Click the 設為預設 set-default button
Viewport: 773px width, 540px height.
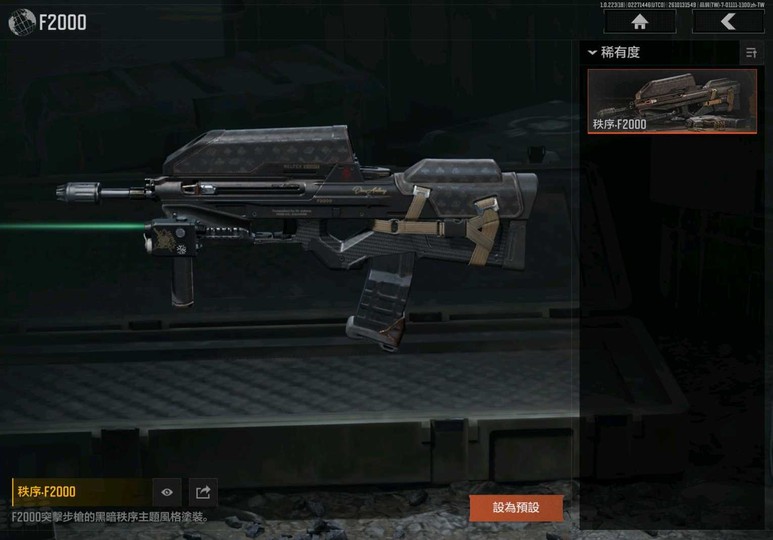point(516,507)
